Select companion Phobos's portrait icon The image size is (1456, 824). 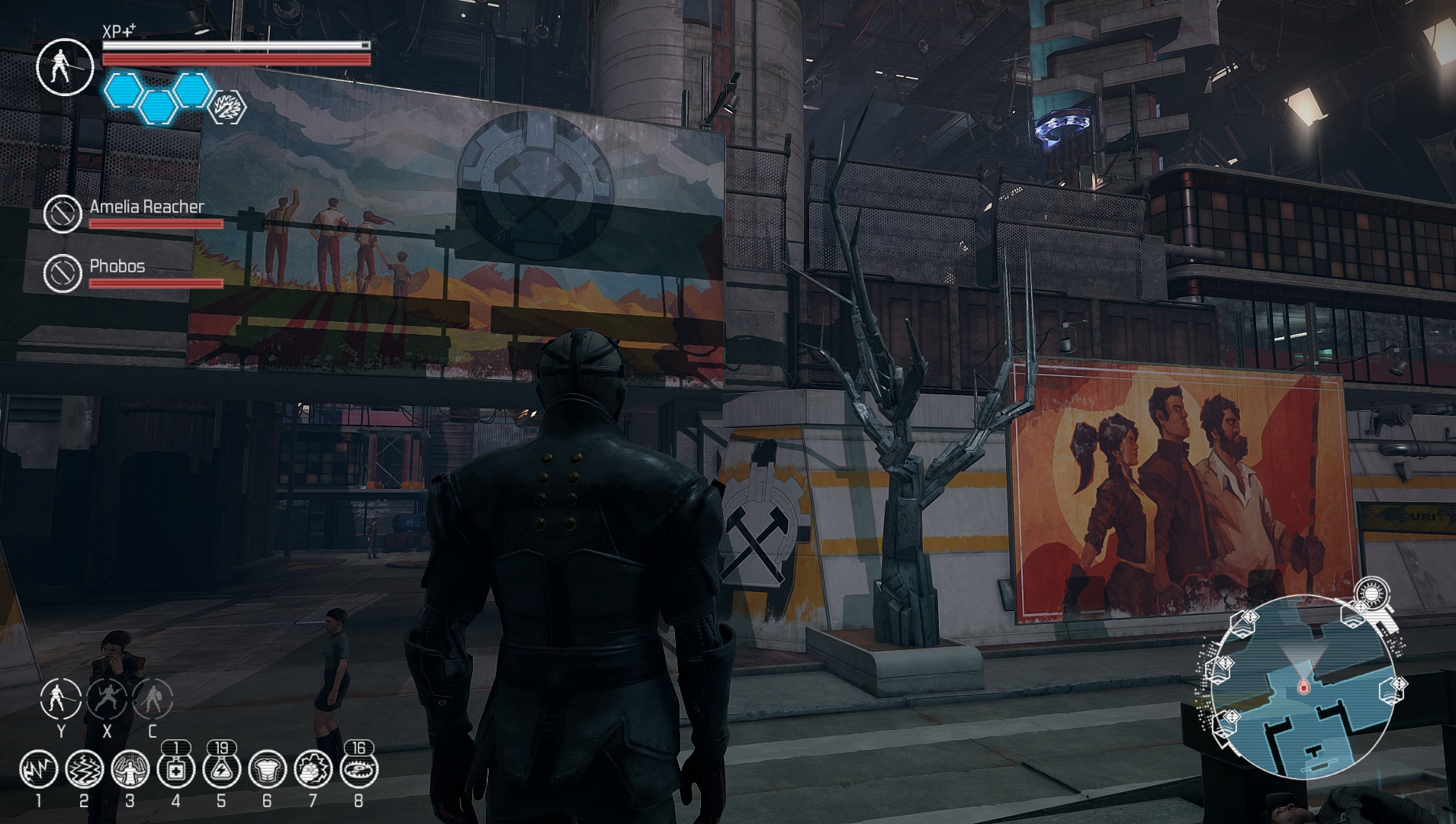click(x=63, y=272)
